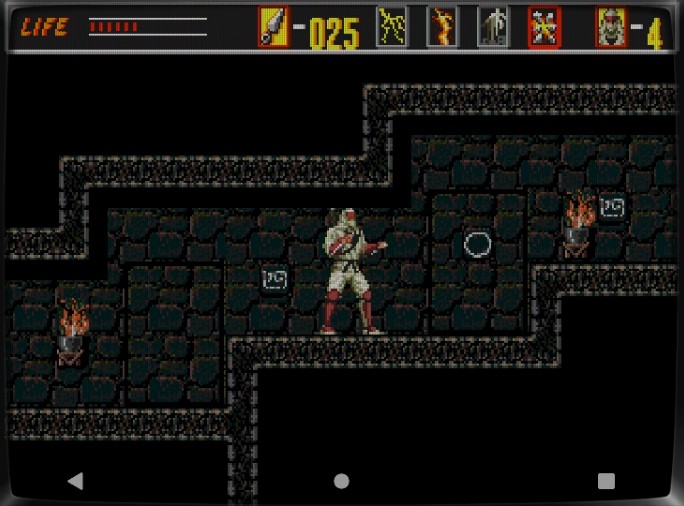The image size is (684, 506).
Task: Click the ninja face lives icon
Action: (611, 27)
